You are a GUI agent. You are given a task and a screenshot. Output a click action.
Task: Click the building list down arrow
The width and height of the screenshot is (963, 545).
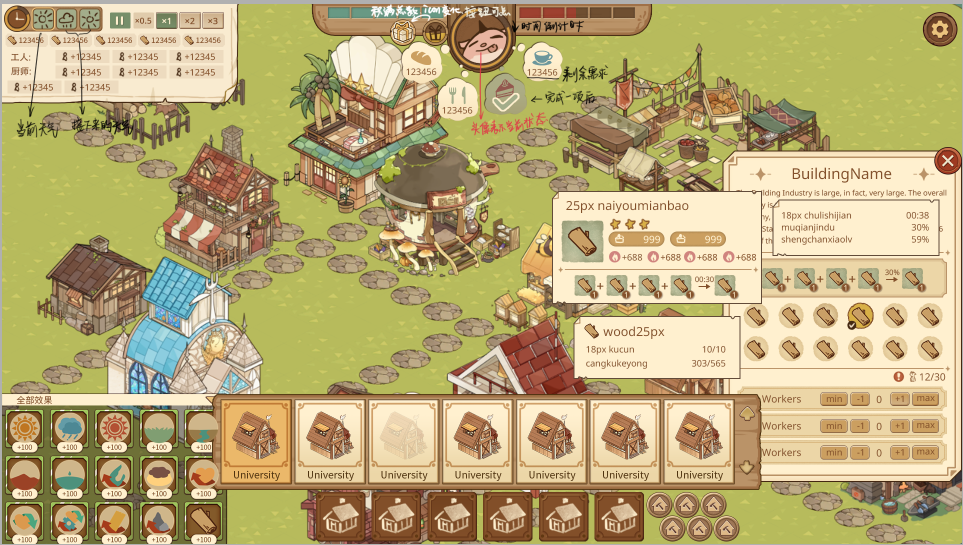tap(746, 467)
